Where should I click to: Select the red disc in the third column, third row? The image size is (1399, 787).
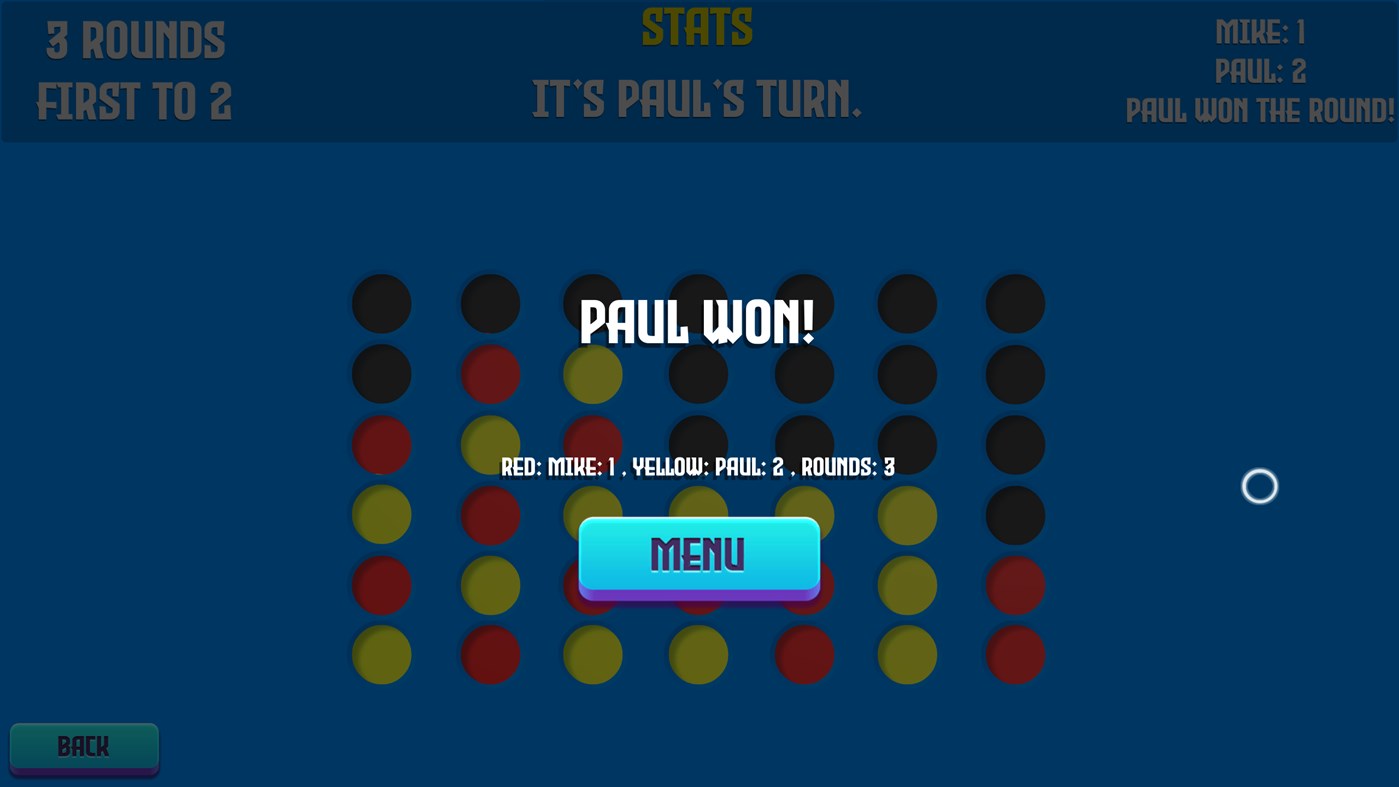[x=591, y=444]
